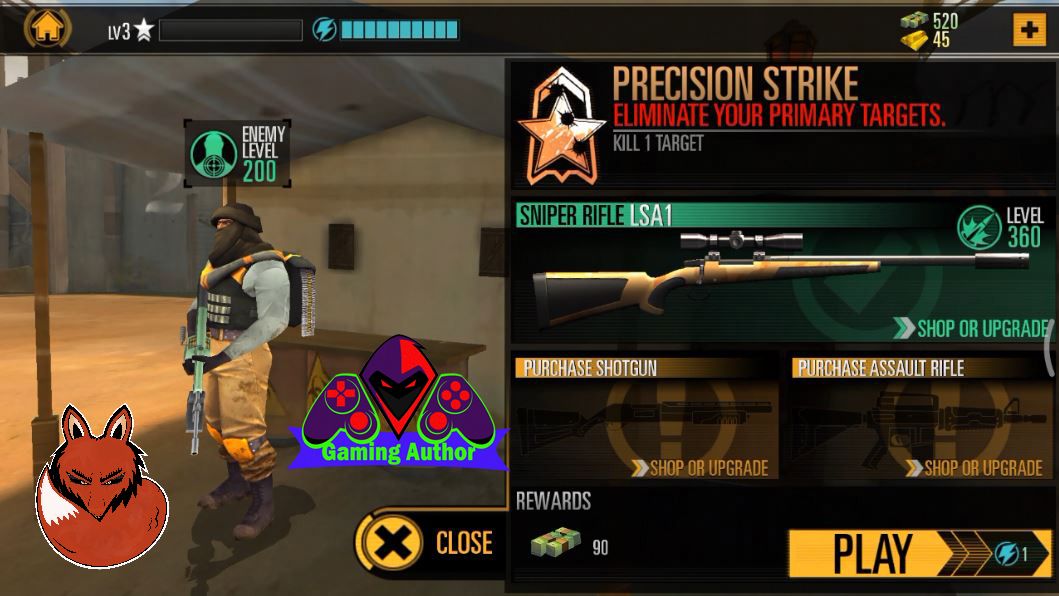
Task: Open the Purchase Assault Rifle panel
Action: coord(920,417)
